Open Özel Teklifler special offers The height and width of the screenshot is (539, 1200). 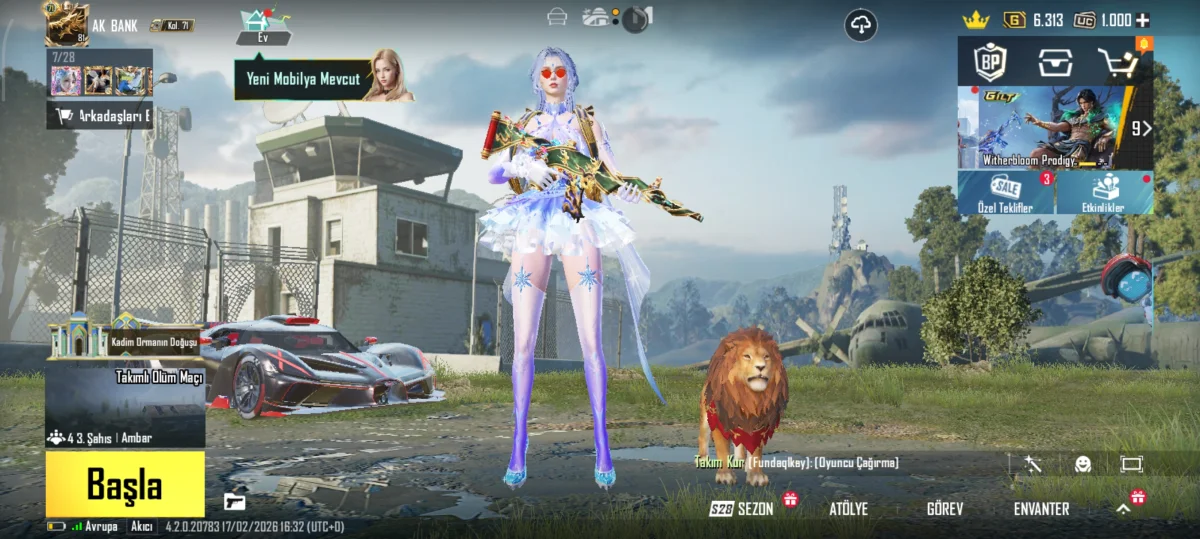(1006, 193)
